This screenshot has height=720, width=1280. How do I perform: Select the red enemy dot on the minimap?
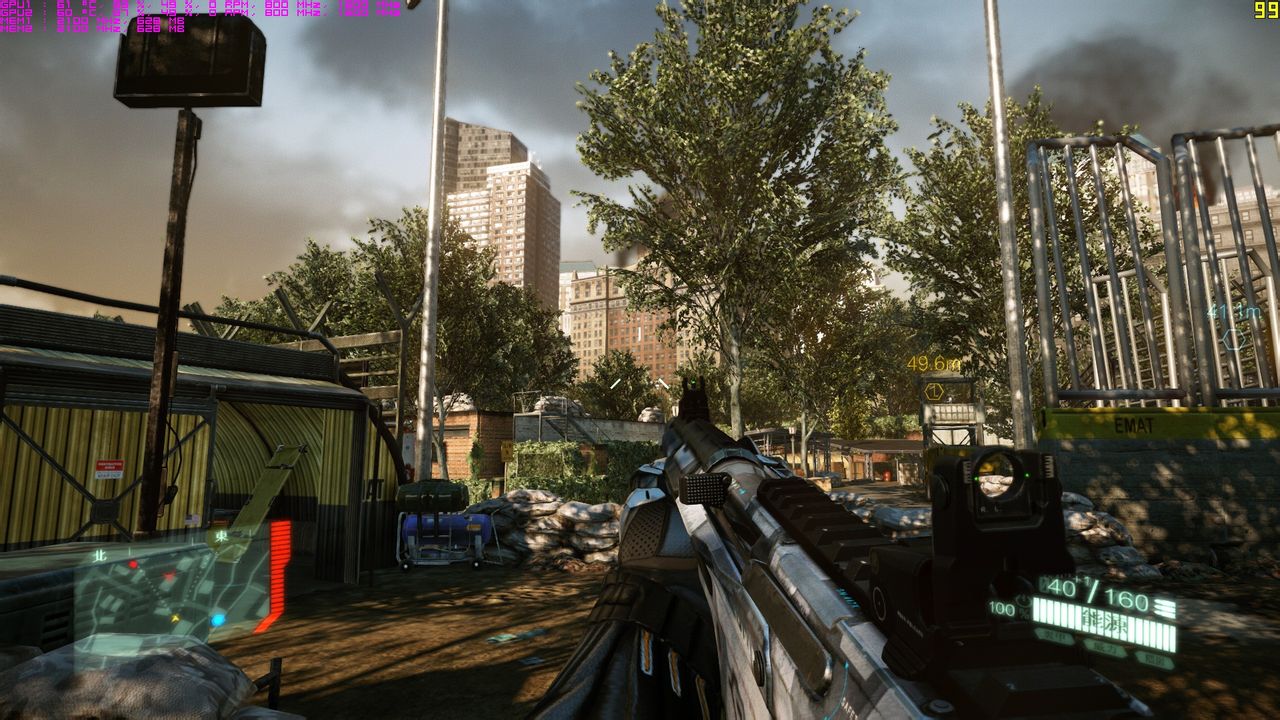coord(133,564)
